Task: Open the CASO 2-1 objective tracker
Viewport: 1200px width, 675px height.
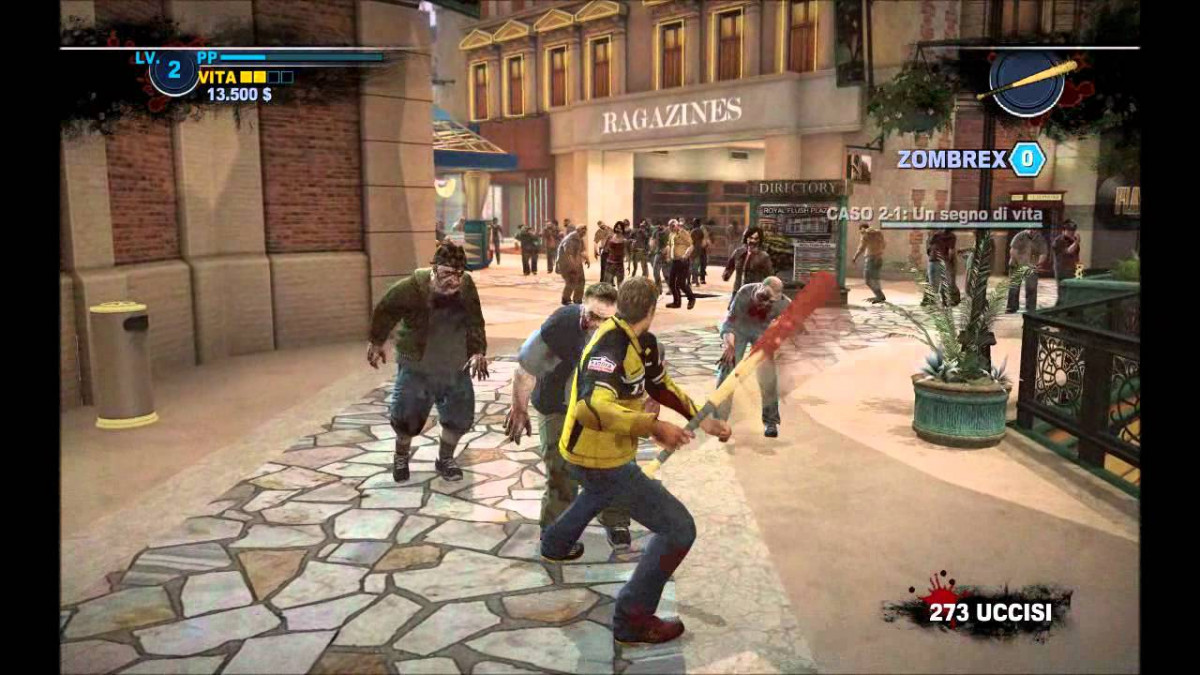Action: click(934, 214)
